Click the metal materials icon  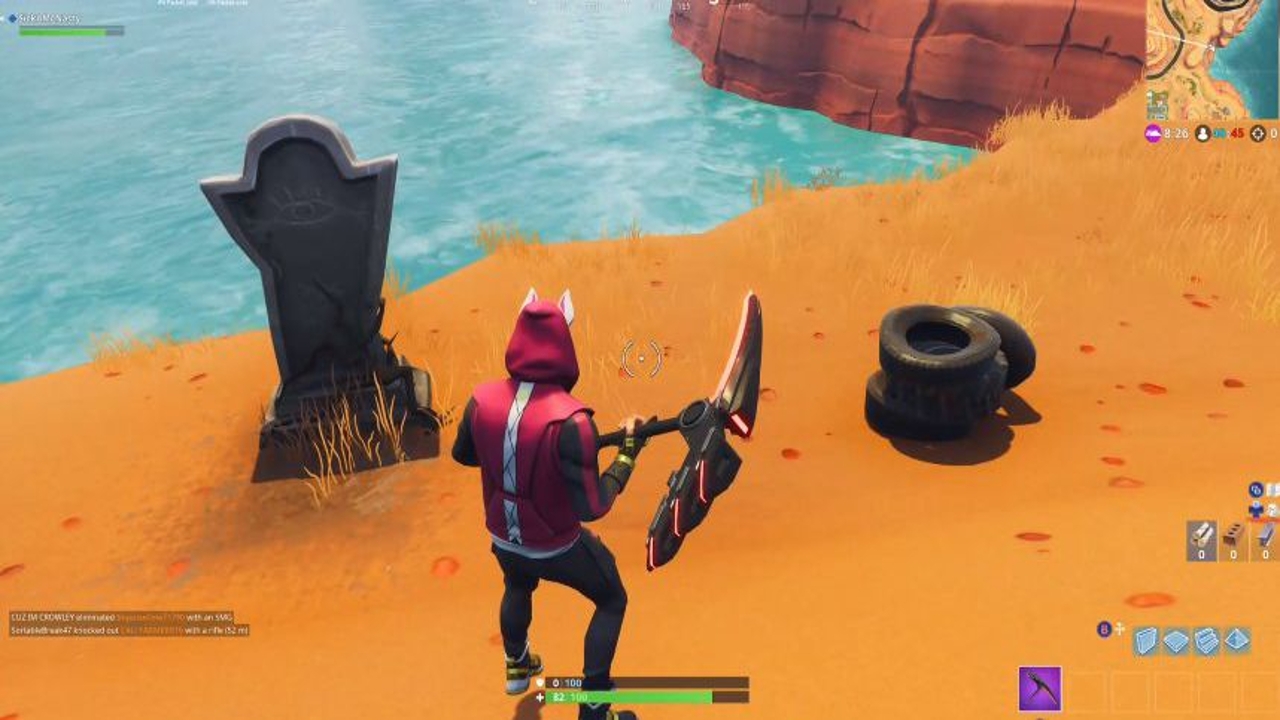1264,532
